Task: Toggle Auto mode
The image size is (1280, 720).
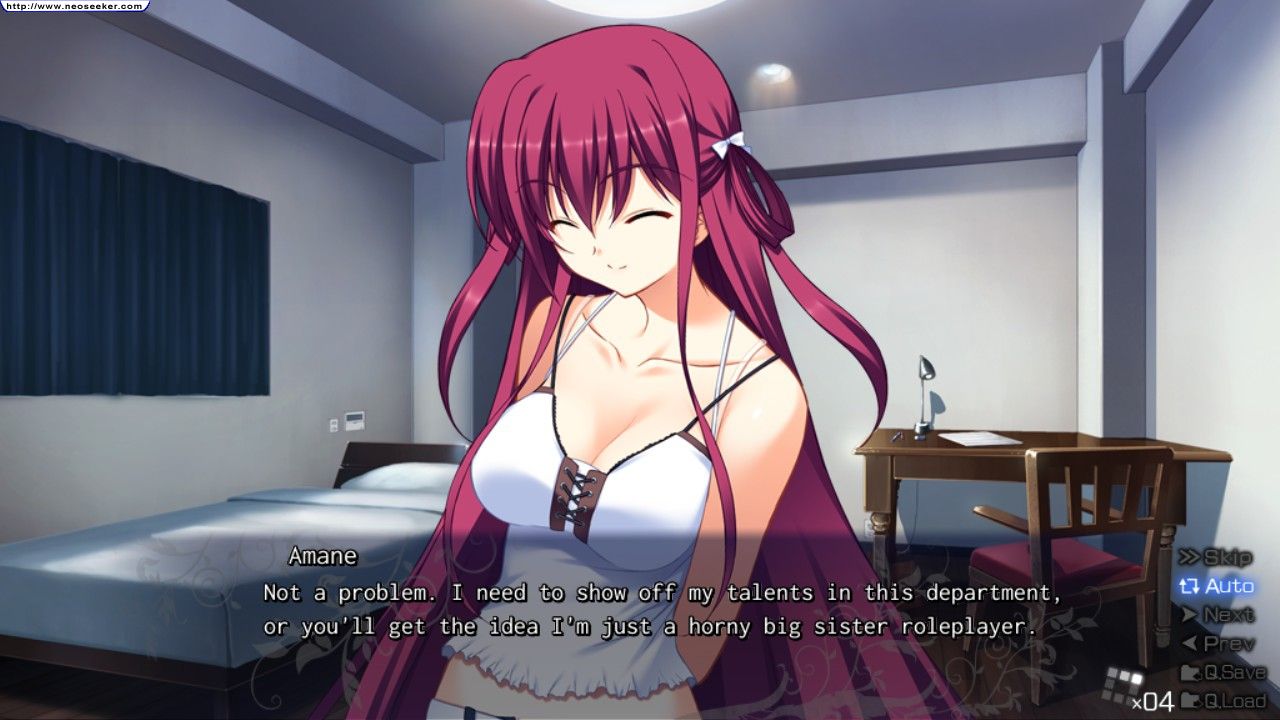Action: (1217, 586)
